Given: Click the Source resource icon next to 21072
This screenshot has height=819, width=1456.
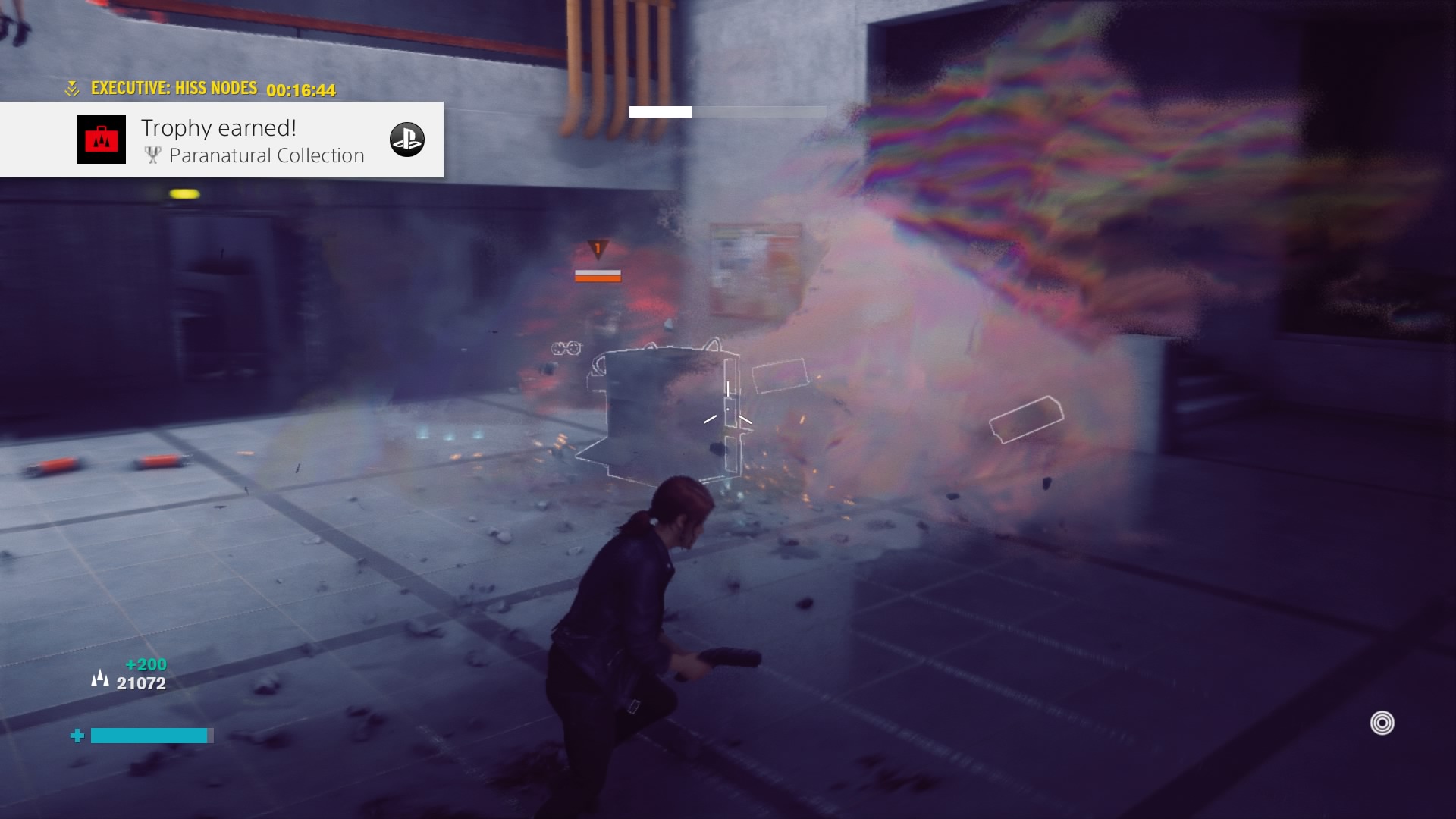Looking at the screenshot, I should (99, 678).
